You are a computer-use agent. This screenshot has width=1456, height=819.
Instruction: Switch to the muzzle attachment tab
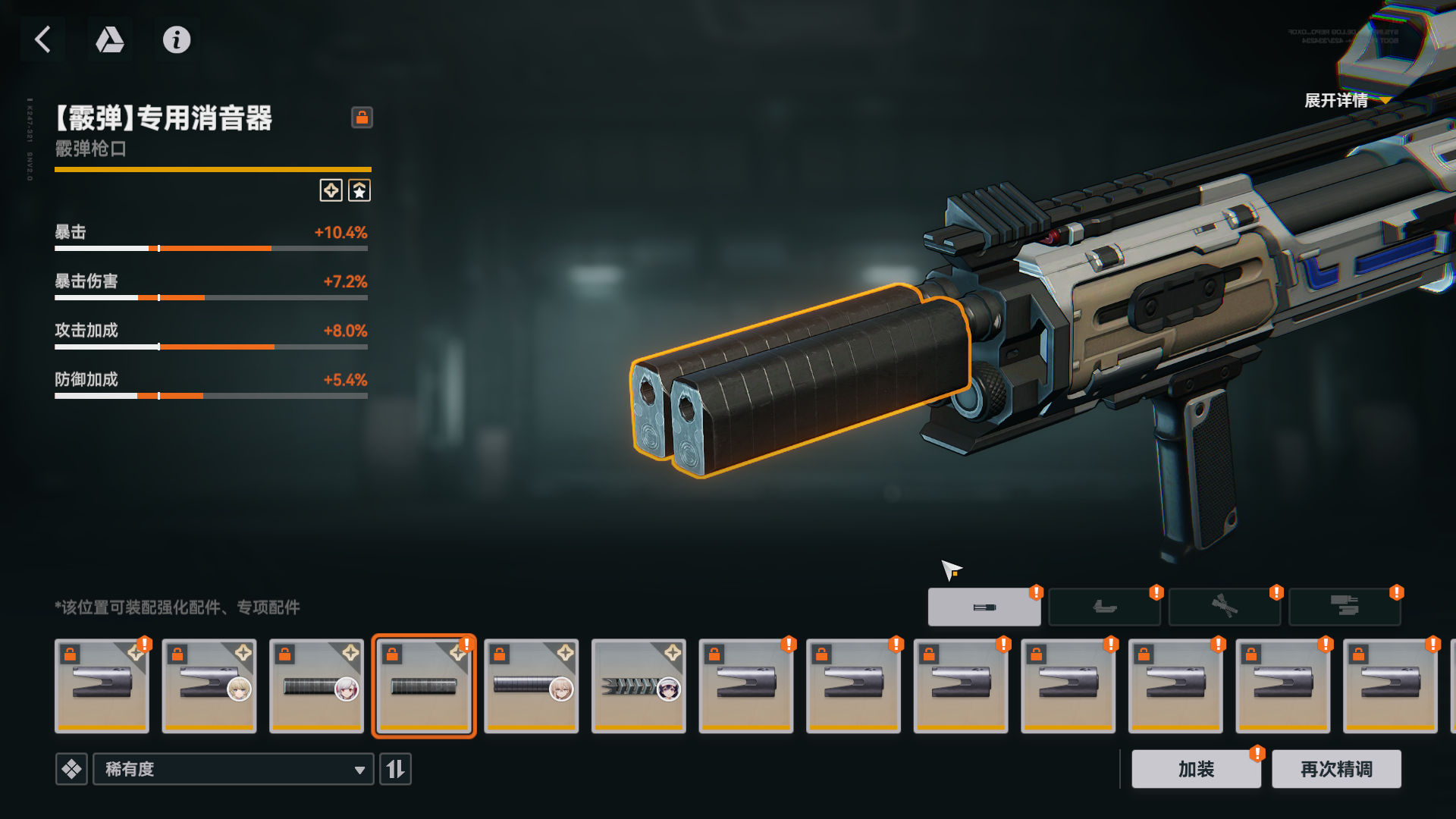pos(984,607)
